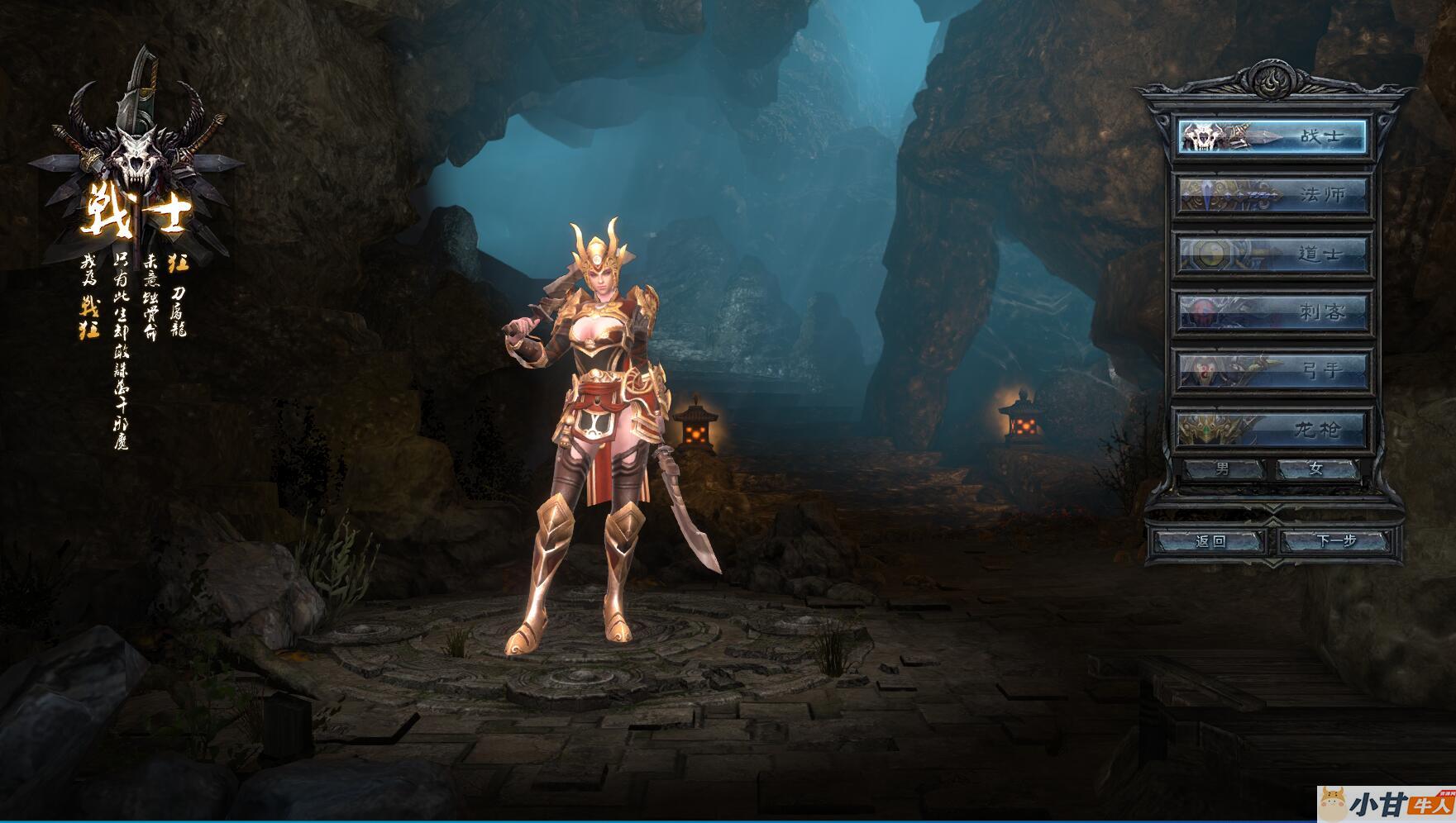Go back with the 返回 button
This screenshot has height=823, width=1456.
tap(1210, 541)
